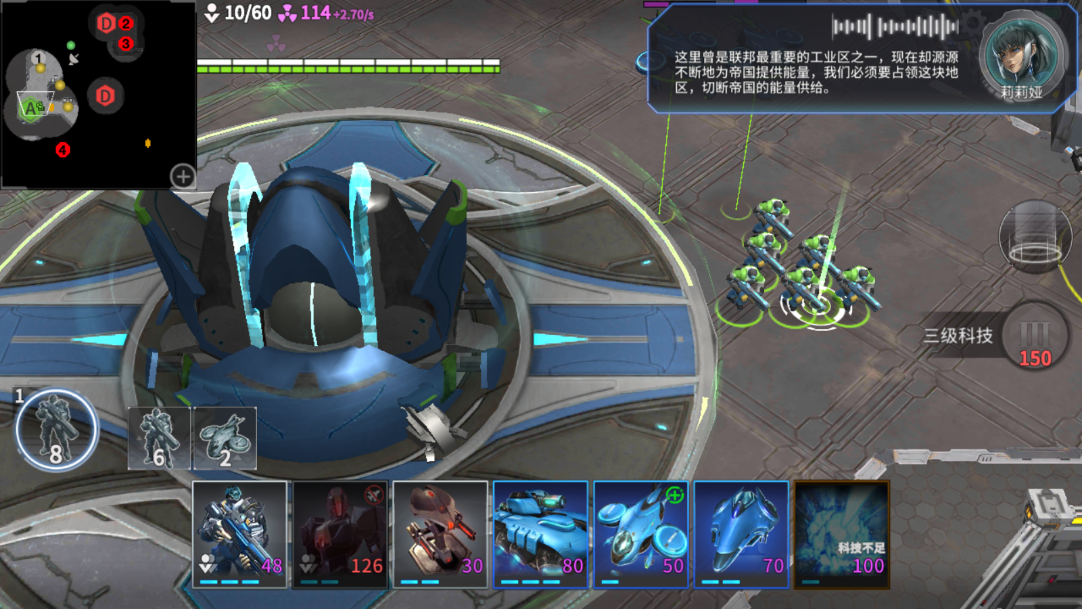Produce the blue hover ship costing 70
This screenshot has width=1082, height=609.
pos(740,533)
